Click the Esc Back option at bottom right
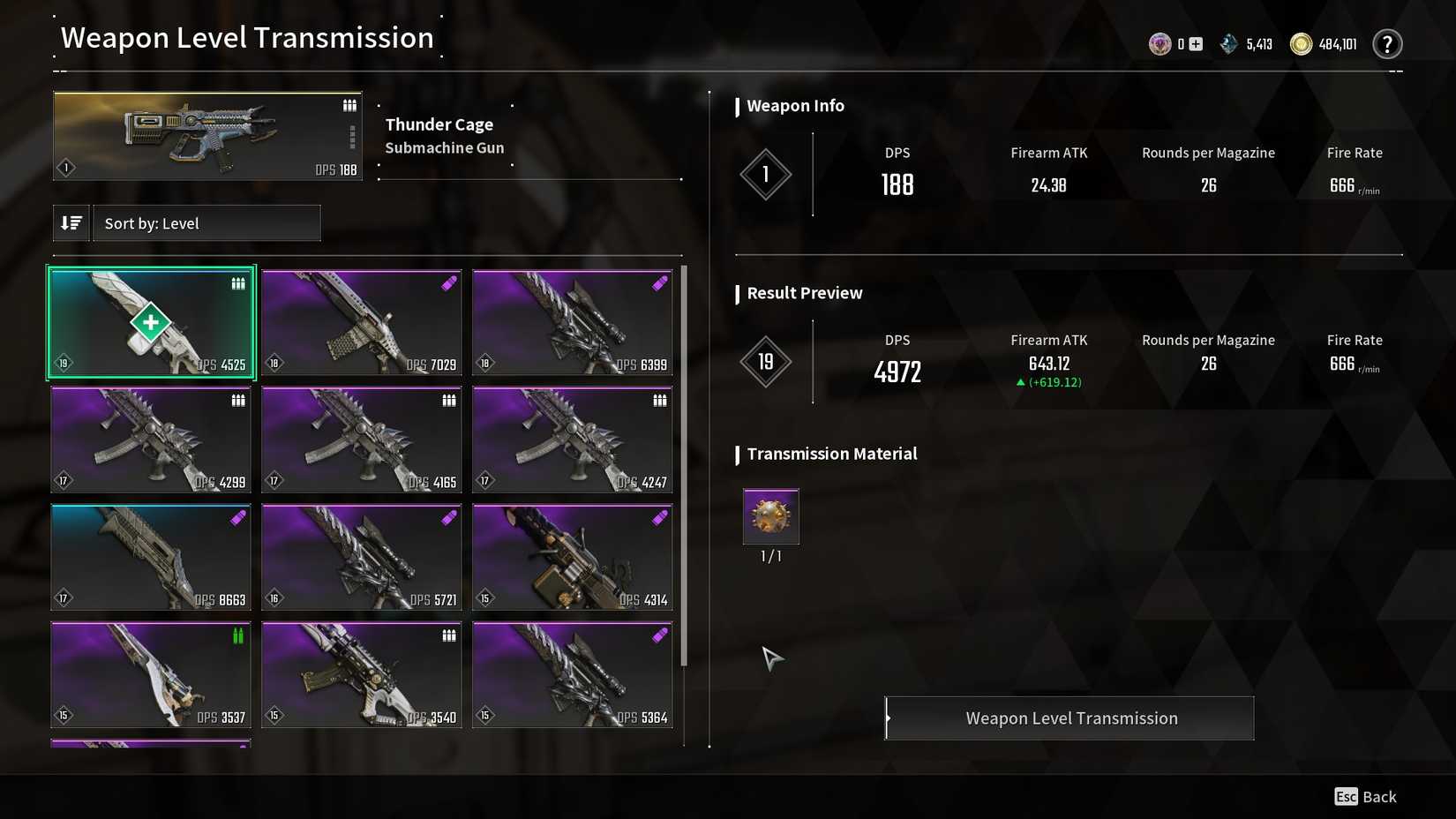 pyautogui.click(x=1364, y=796)
